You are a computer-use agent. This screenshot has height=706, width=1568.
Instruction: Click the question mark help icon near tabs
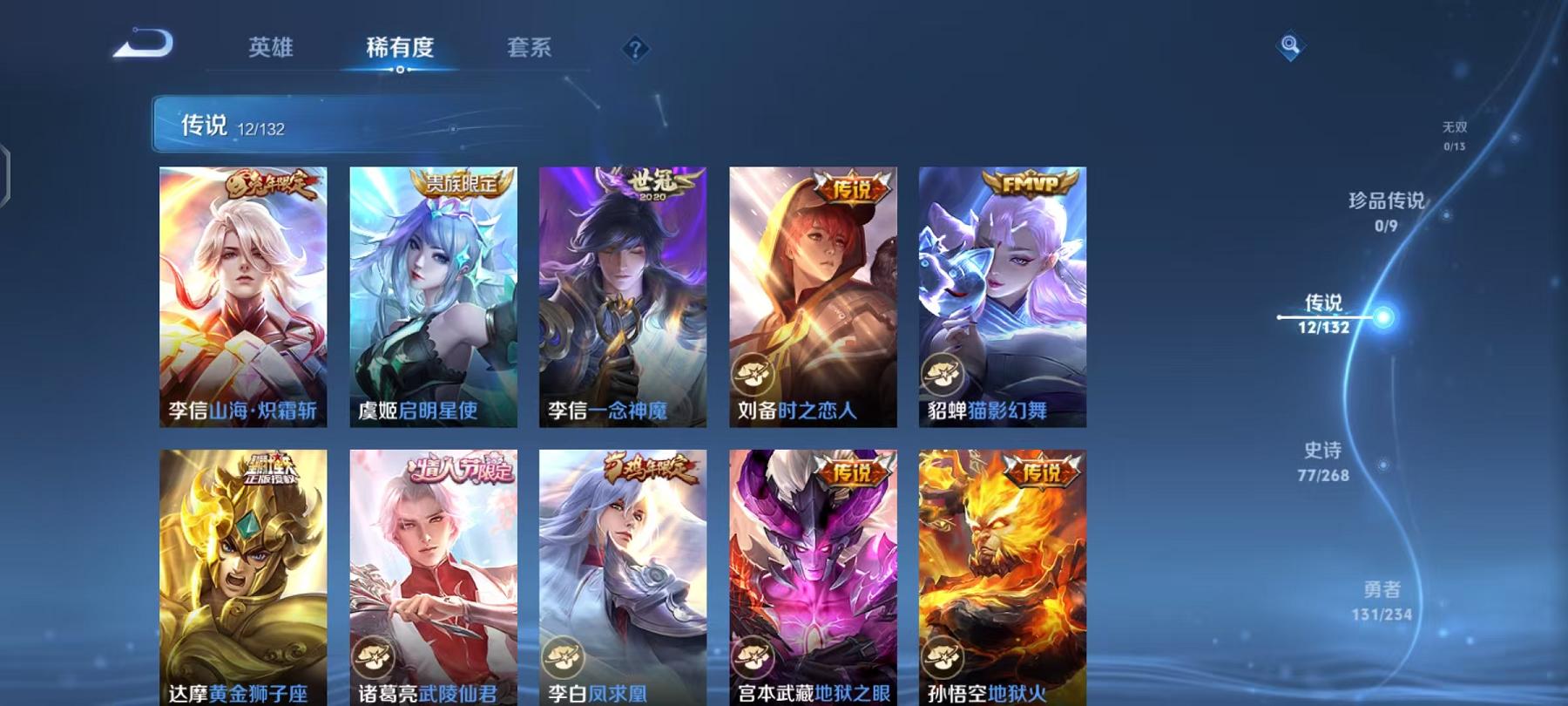[635, 50]
